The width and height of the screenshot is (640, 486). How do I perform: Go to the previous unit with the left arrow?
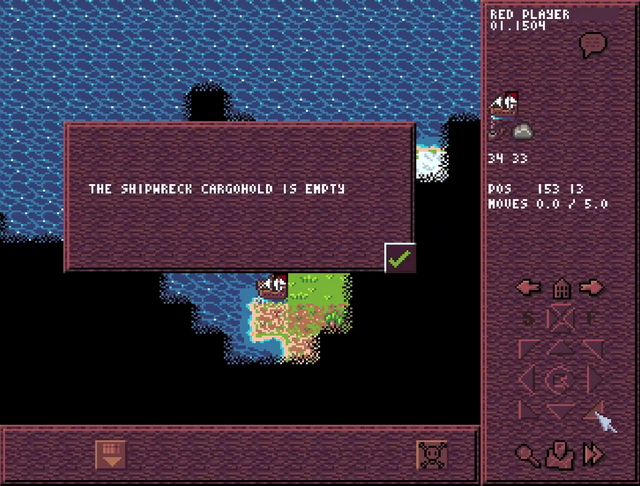coord(529,288)
